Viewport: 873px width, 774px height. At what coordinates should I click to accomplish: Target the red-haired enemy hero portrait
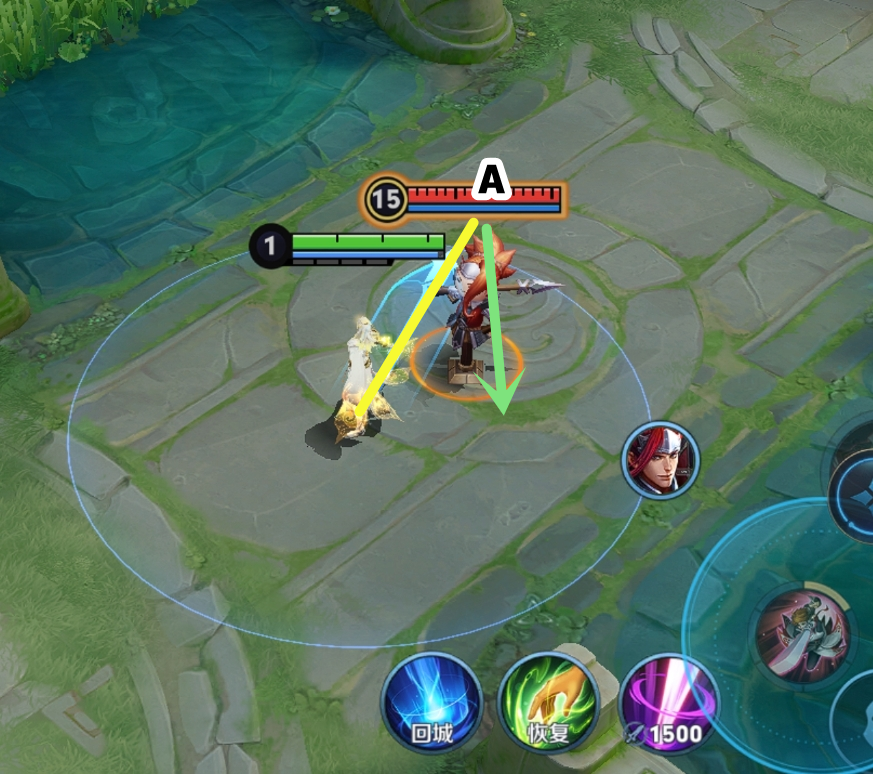click(x=661, y=460)
